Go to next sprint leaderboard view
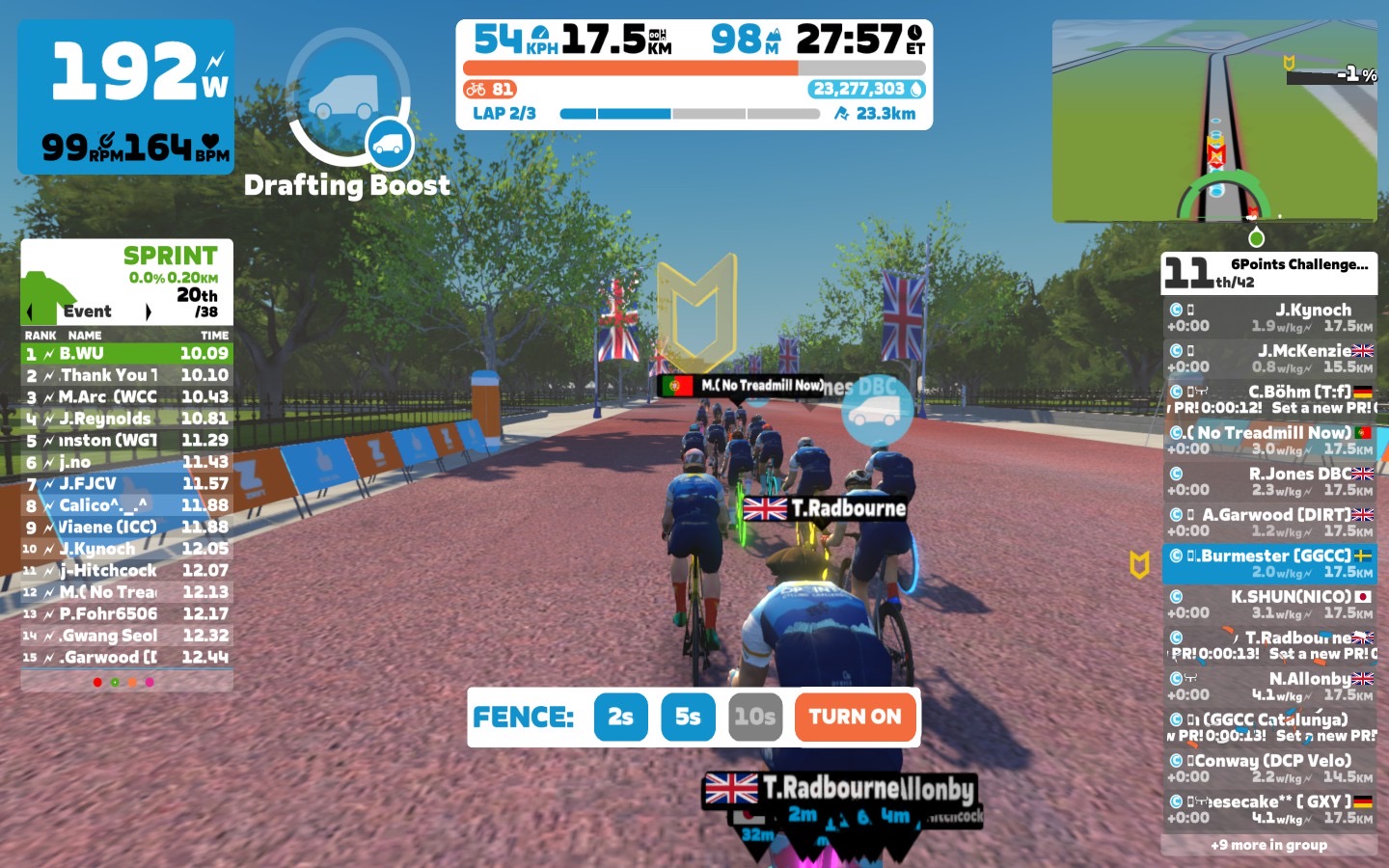Viewport: 1389px width, 868px height. click(149, 312)
